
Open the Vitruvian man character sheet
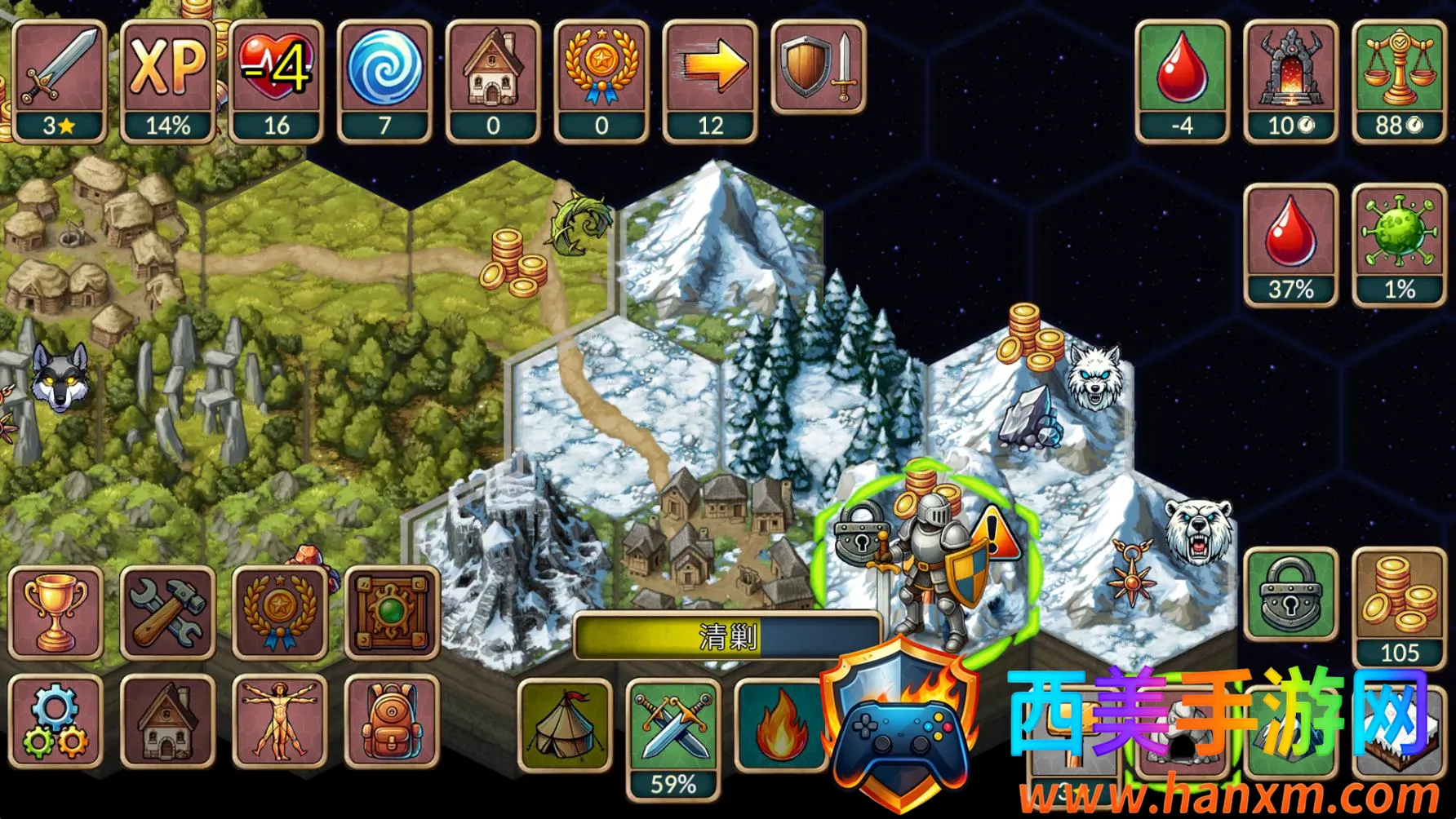pyautogui.click(x=279, y=721)
